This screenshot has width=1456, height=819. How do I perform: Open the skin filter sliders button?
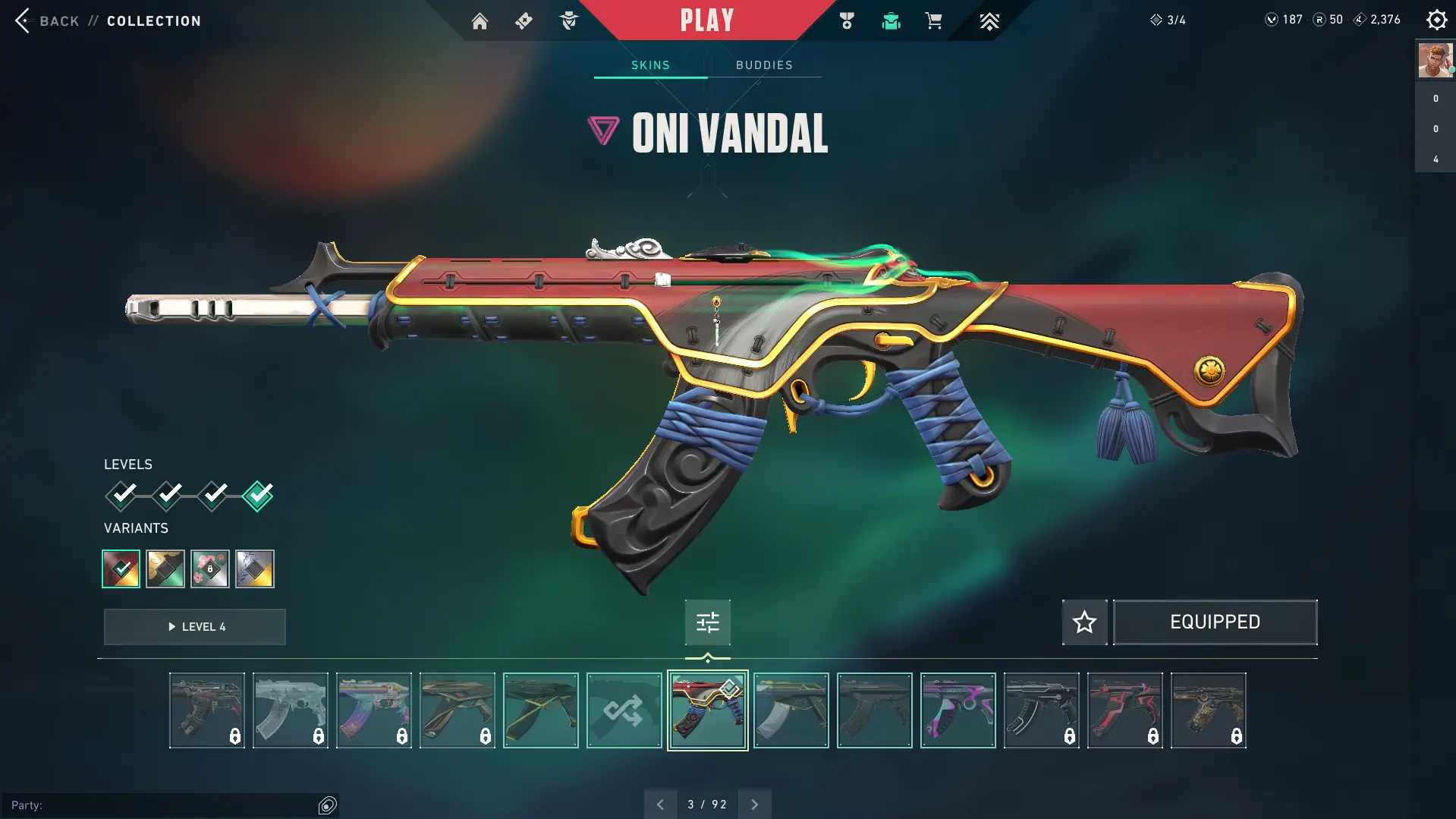pos(707,622)
